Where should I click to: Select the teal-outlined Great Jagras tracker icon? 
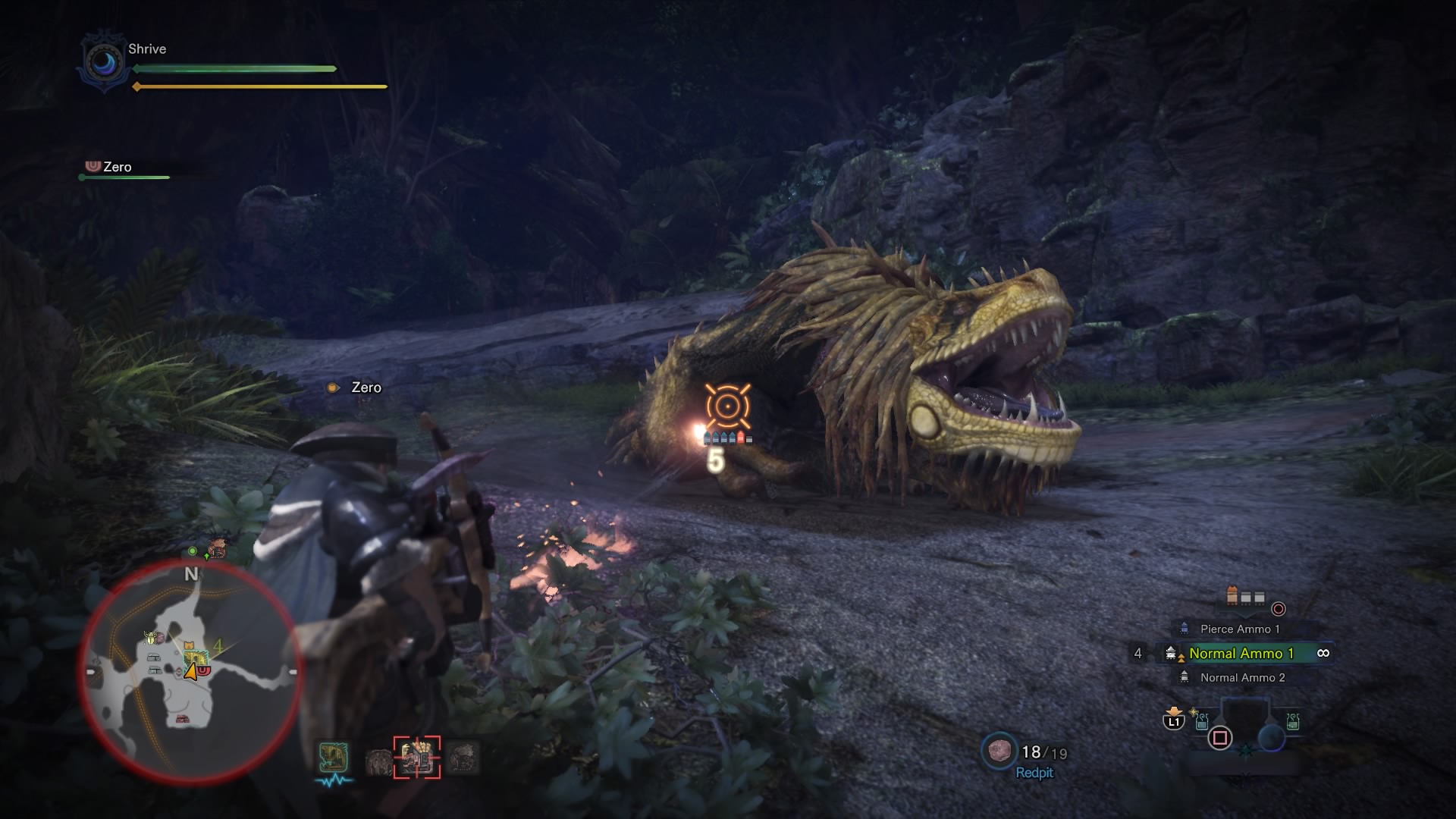pyautogui.click(x=334, y=758)
